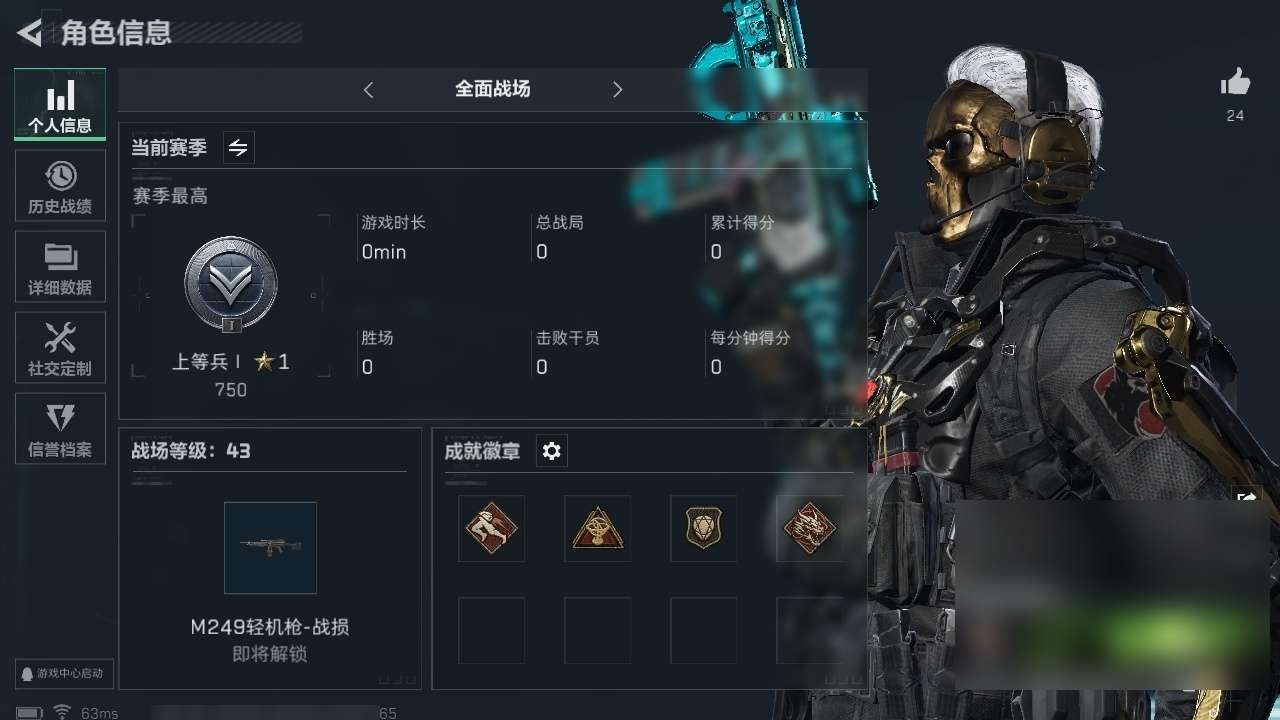Go back from the 角色信息 screen
Screen dimensions: 1280x720
click(x=30, y=33)
